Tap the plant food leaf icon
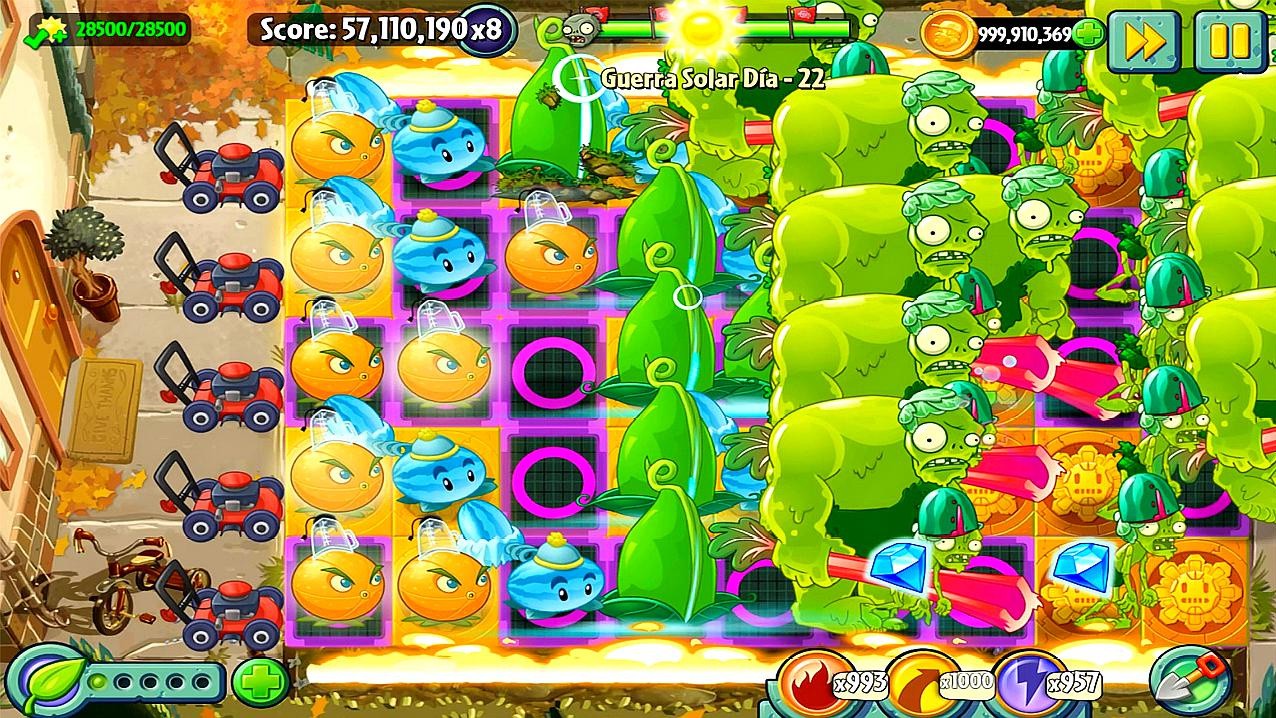1276x718 pixels. click(50, 682)
